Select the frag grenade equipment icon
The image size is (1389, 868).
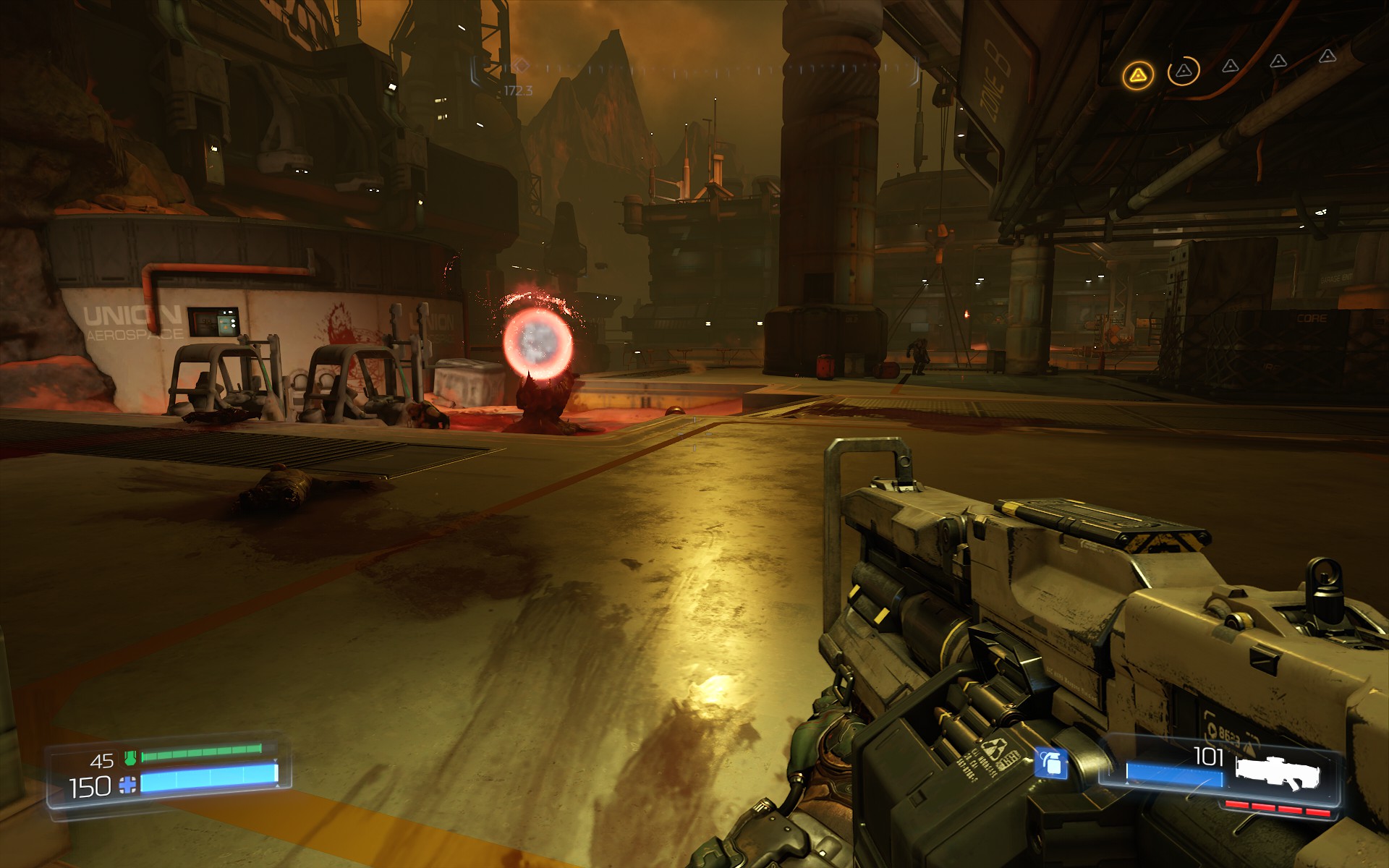[1050, 762]
